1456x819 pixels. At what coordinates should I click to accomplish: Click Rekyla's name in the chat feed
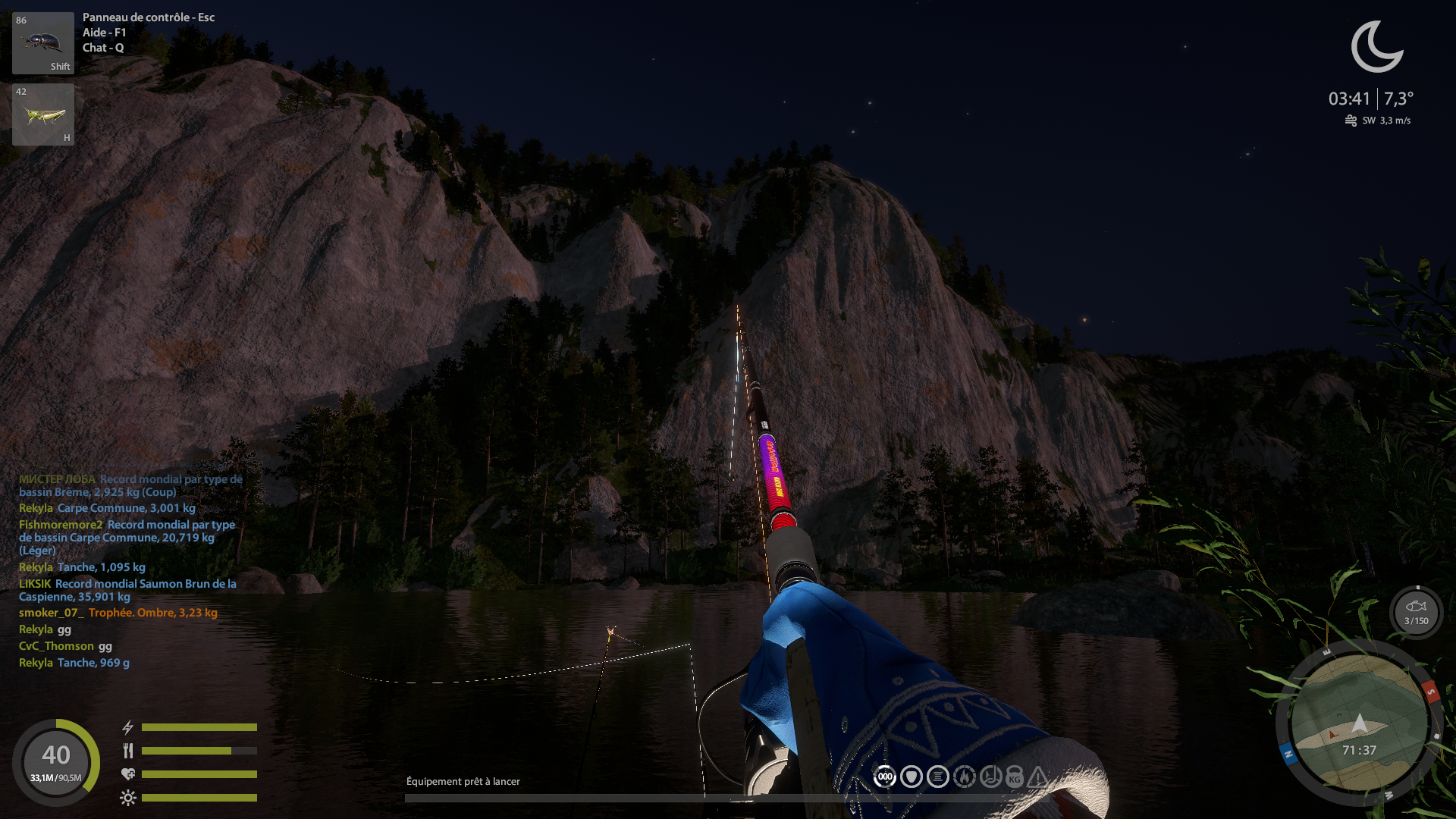coord(36,508)
